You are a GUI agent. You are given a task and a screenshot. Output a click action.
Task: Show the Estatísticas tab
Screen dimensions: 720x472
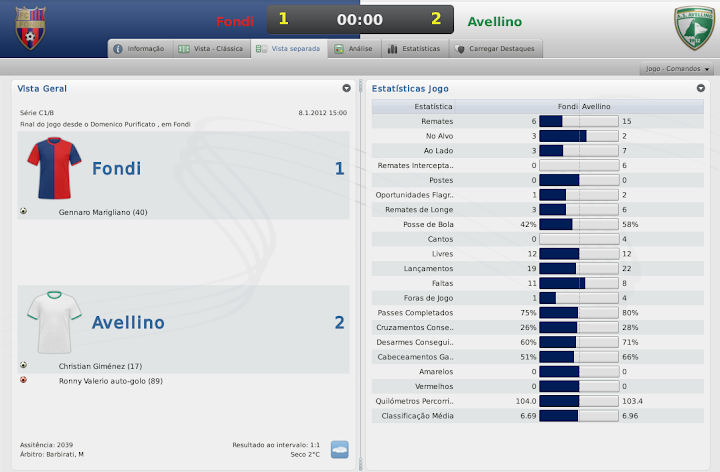[x=413, y=48]
